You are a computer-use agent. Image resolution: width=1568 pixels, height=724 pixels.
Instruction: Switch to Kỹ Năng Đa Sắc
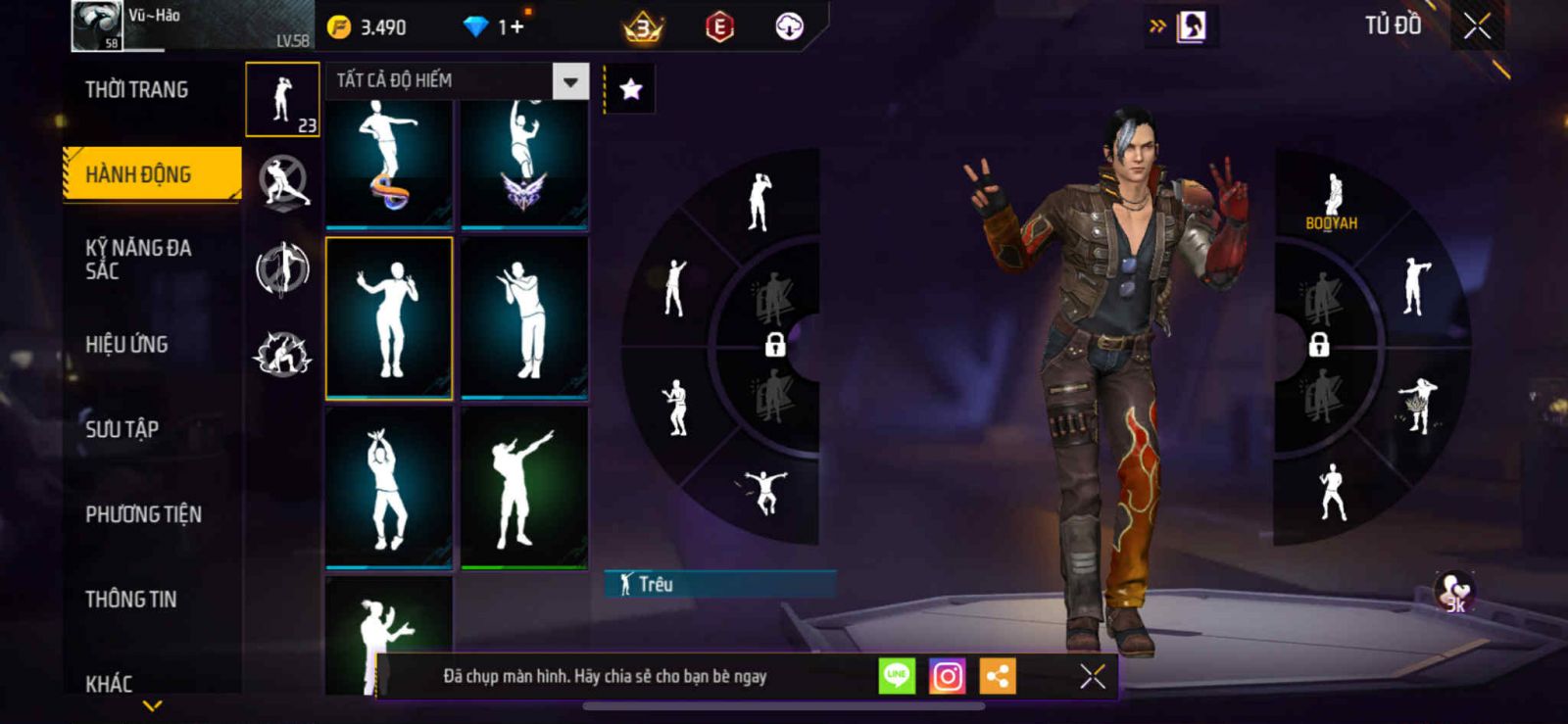coord(138,260)
